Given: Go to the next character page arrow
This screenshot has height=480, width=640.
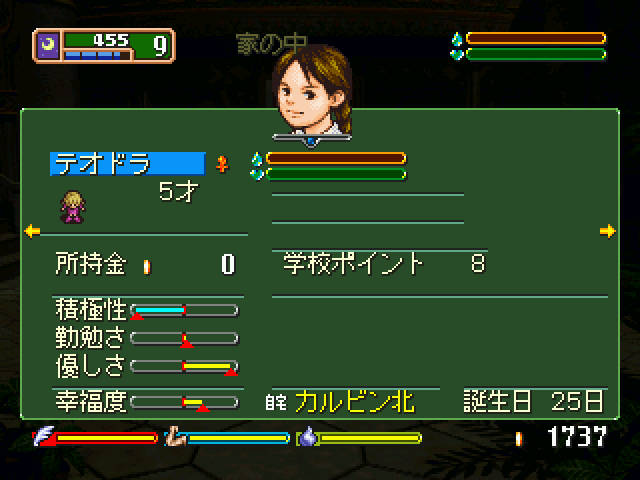Looking at the screenshot, I should coord(607,231).
